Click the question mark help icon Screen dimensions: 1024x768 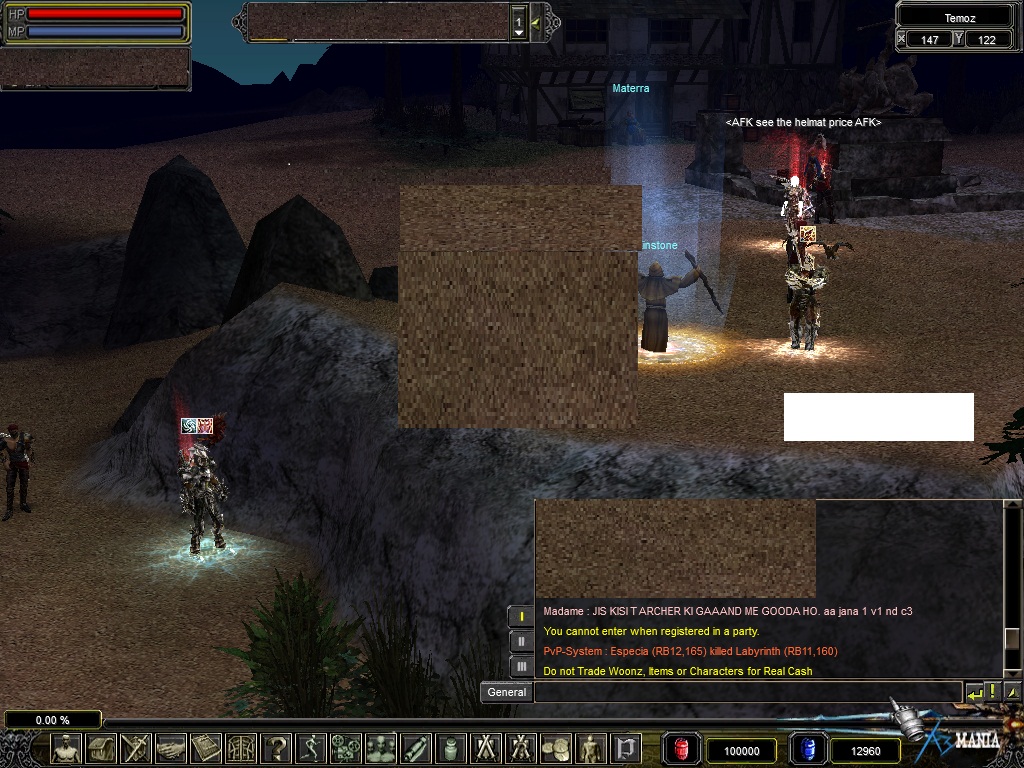pyautogui.click(x=275, y=748)
